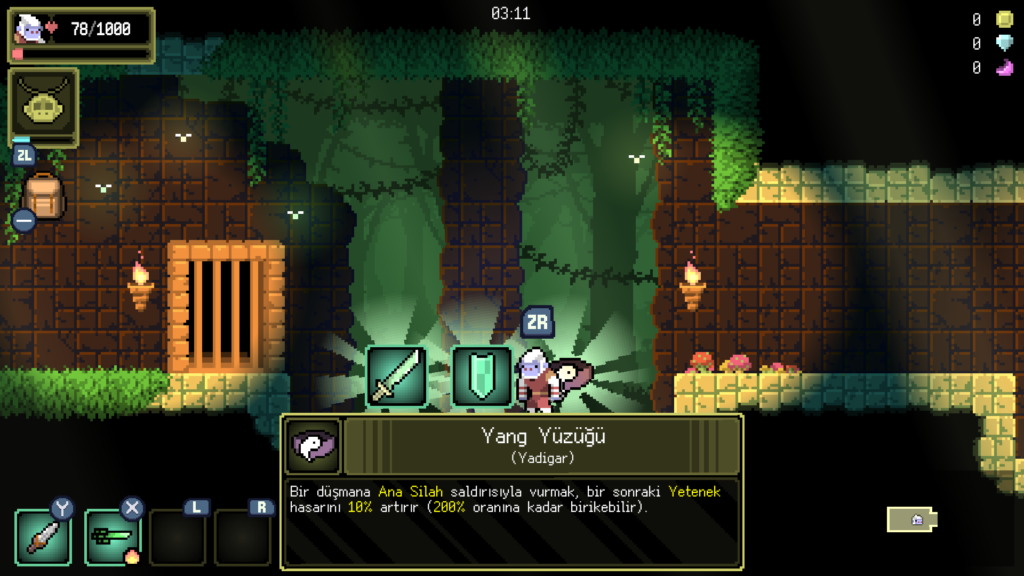Click the blue diamond currency icon
Screen dimensions: 1024x576
point(1004,43)
